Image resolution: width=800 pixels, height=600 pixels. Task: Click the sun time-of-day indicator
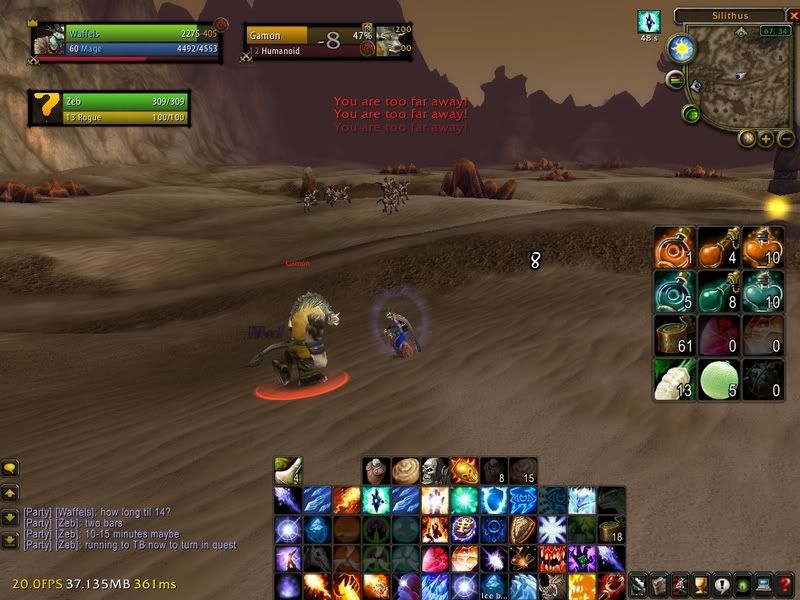(x=682, y=46)
